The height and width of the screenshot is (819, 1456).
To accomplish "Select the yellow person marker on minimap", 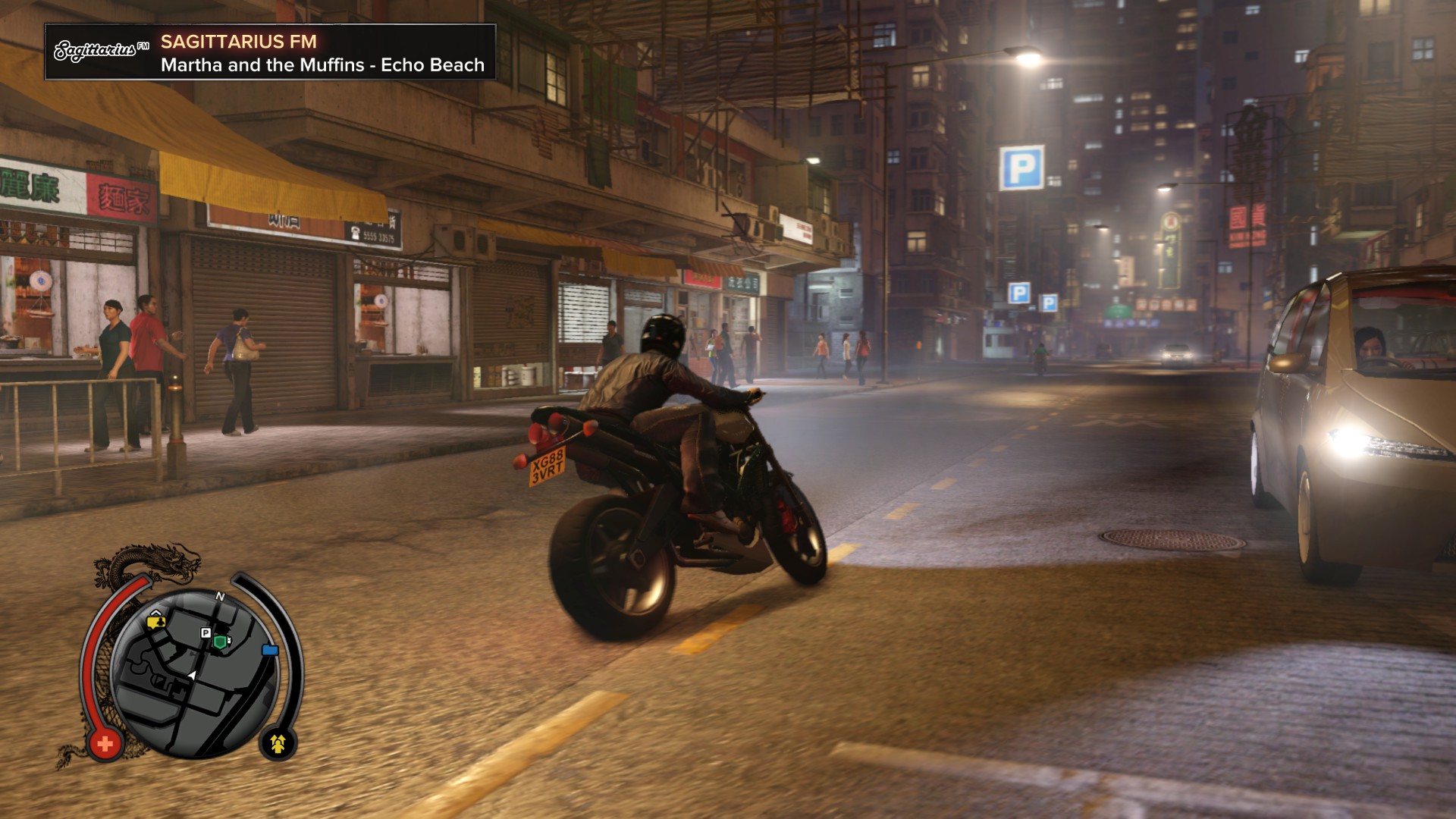I will [x=157, y=622].
